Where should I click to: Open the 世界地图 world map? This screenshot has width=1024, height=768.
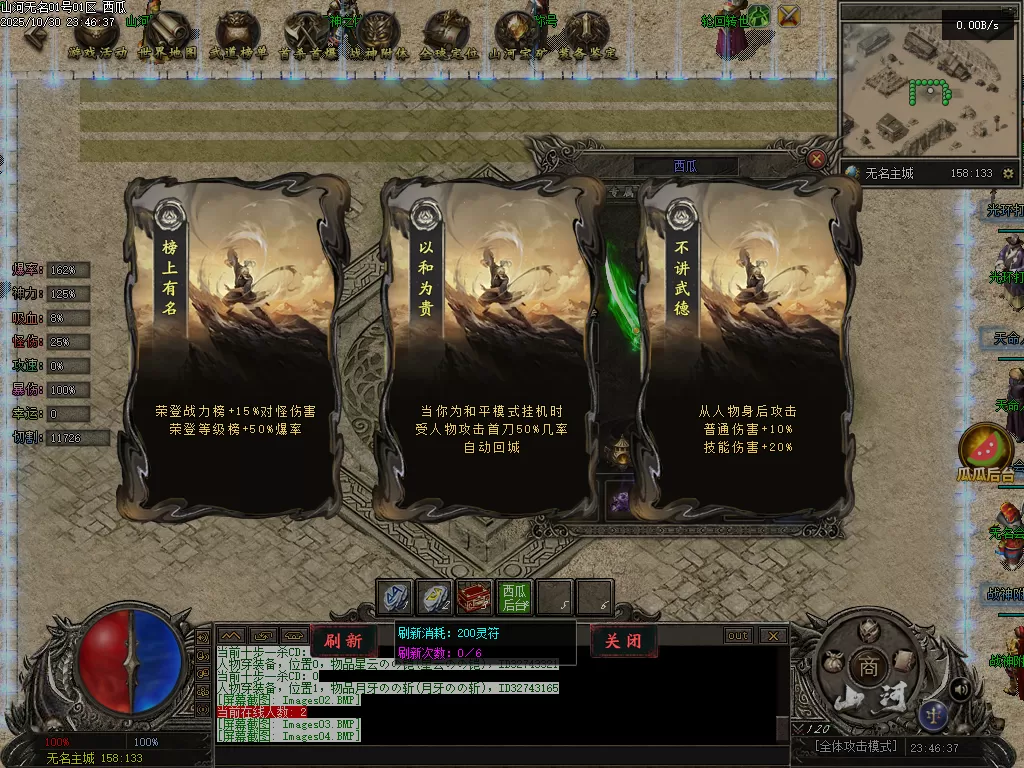(167, 36)
